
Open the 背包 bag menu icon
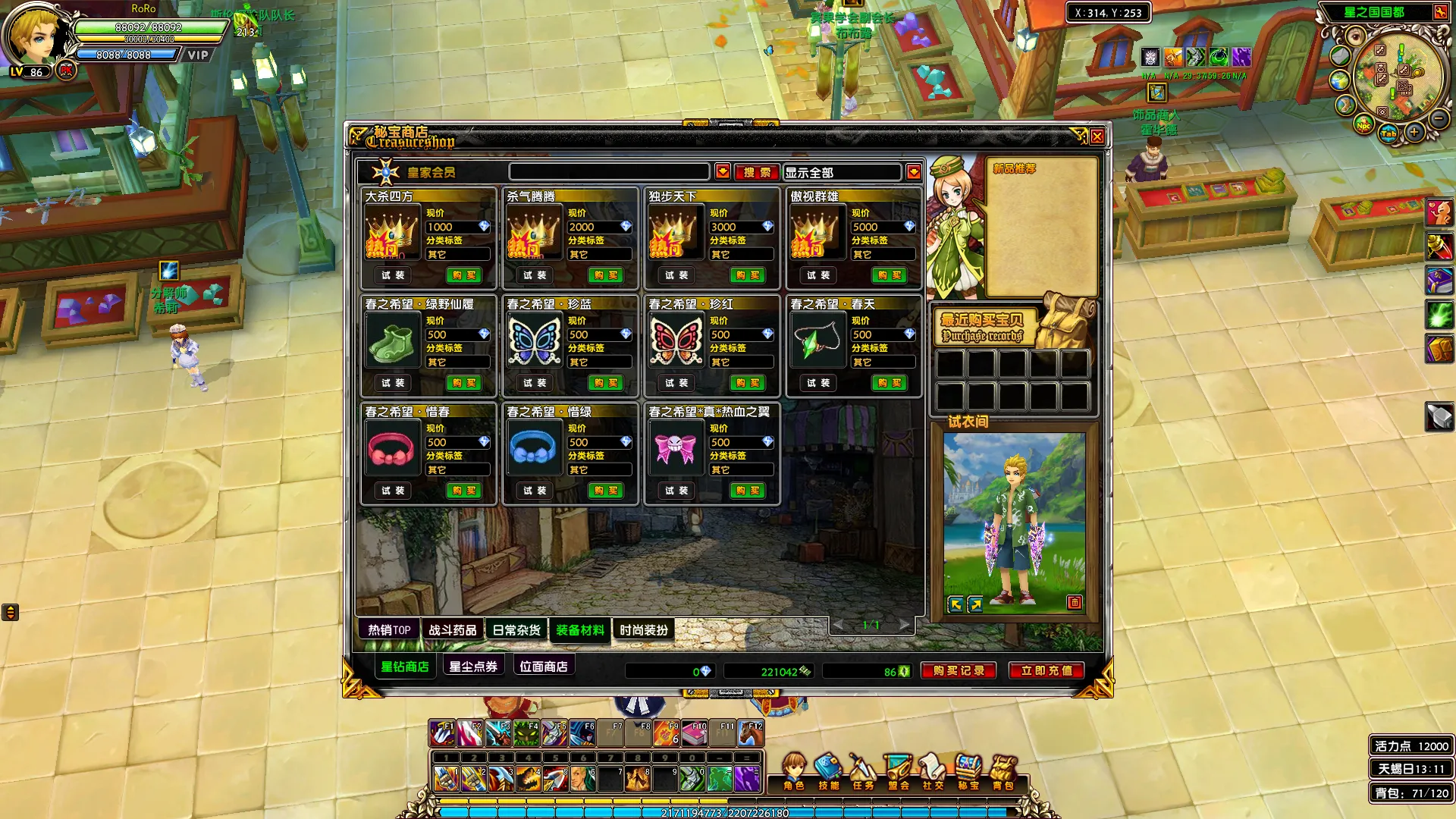[x=1003, y=771]
